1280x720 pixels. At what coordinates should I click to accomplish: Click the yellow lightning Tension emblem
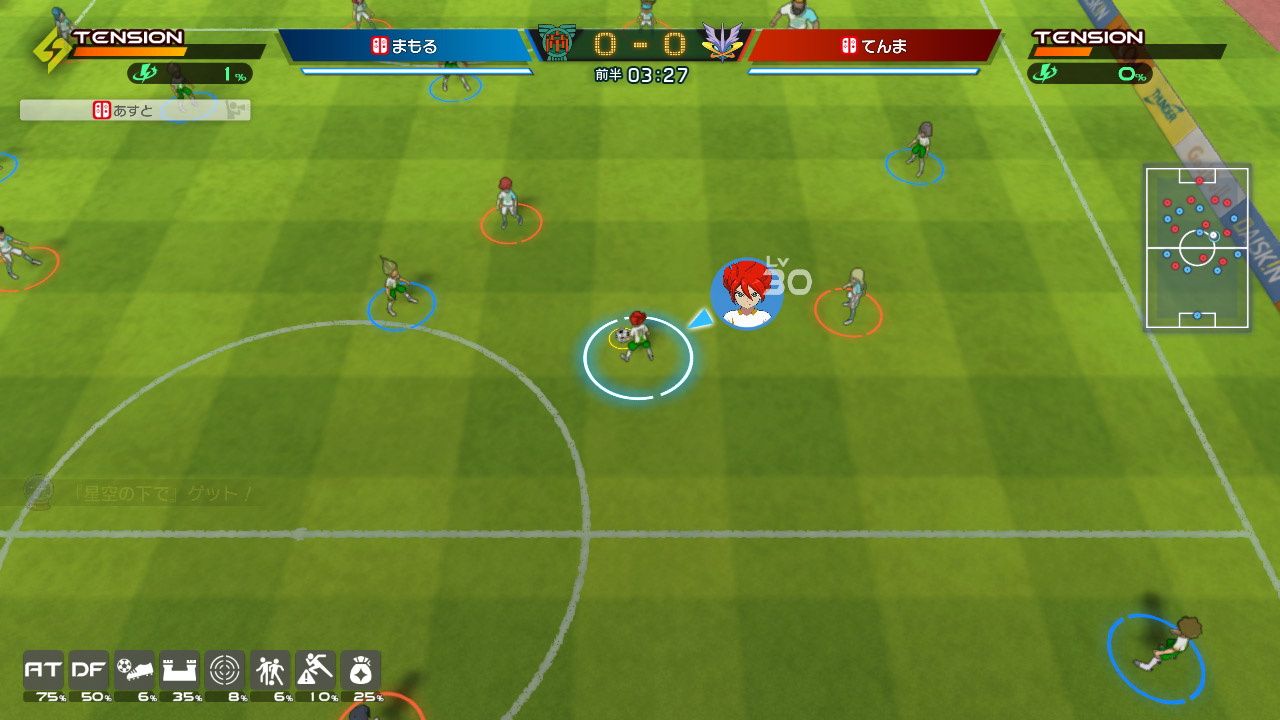(x=52, y=50)
